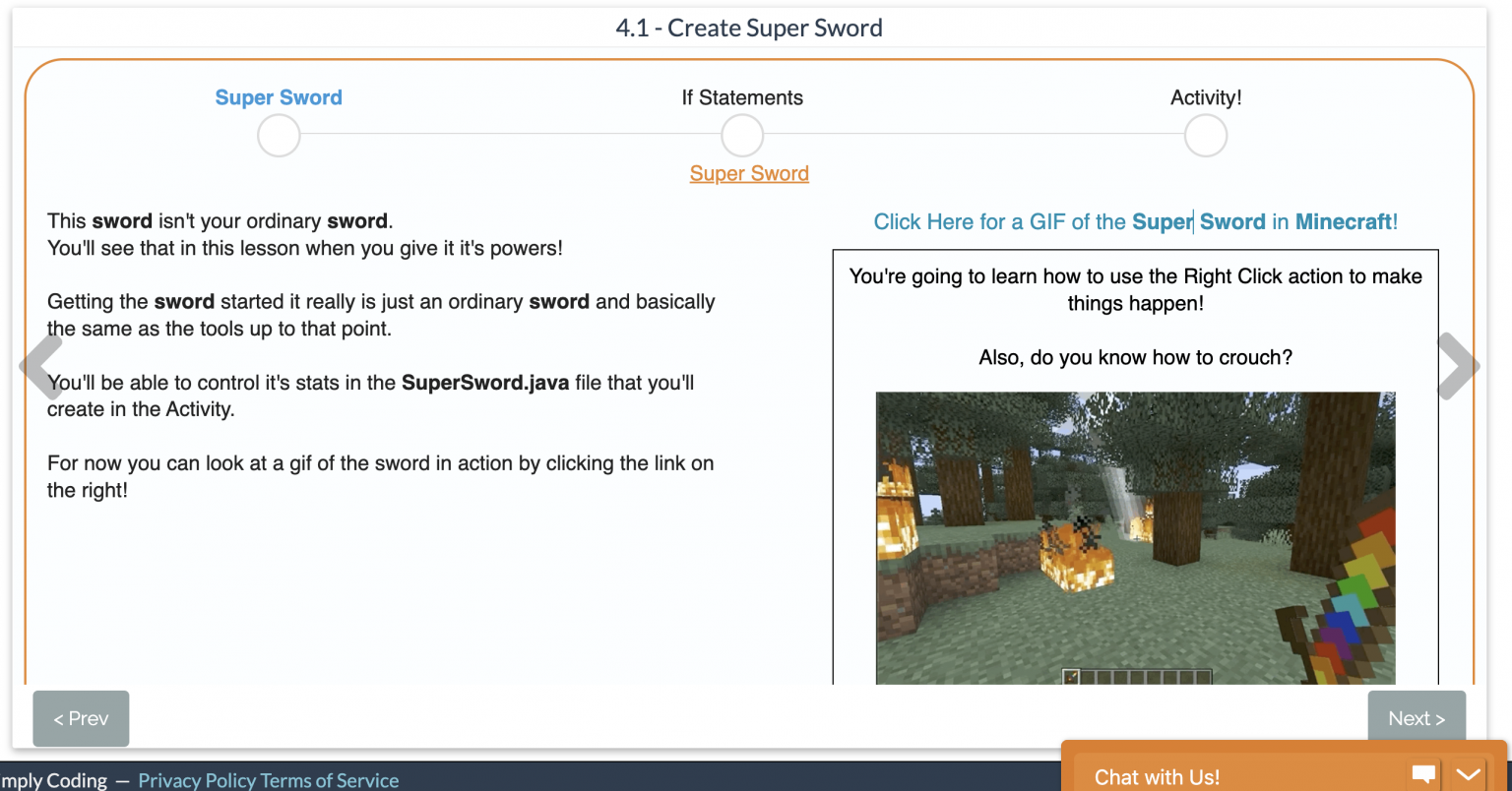1512x791 pixels.
Task: Click the 4.1 - Create Super Sword title
Action: (x=749, y=28)
